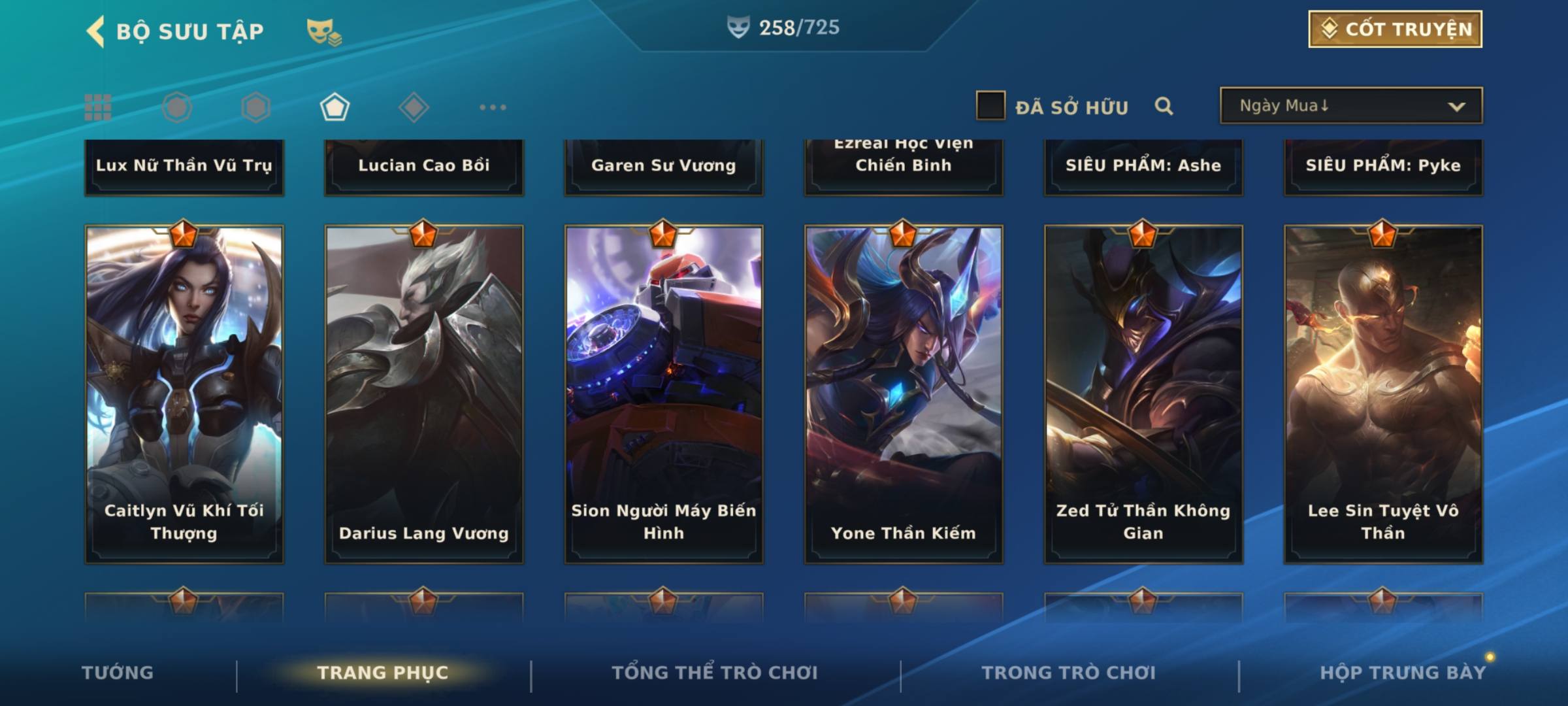The height and width of the screenshot is (706, 1568).
Task: Open the Cốt Truyện button
Action: click(x=1395, y=29)
